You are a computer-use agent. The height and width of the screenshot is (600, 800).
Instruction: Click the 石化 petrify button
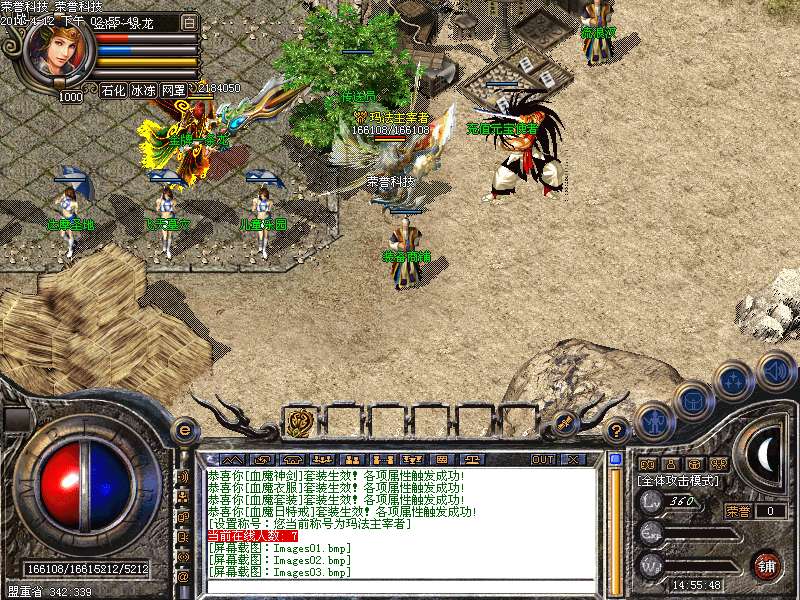[113, 90]
